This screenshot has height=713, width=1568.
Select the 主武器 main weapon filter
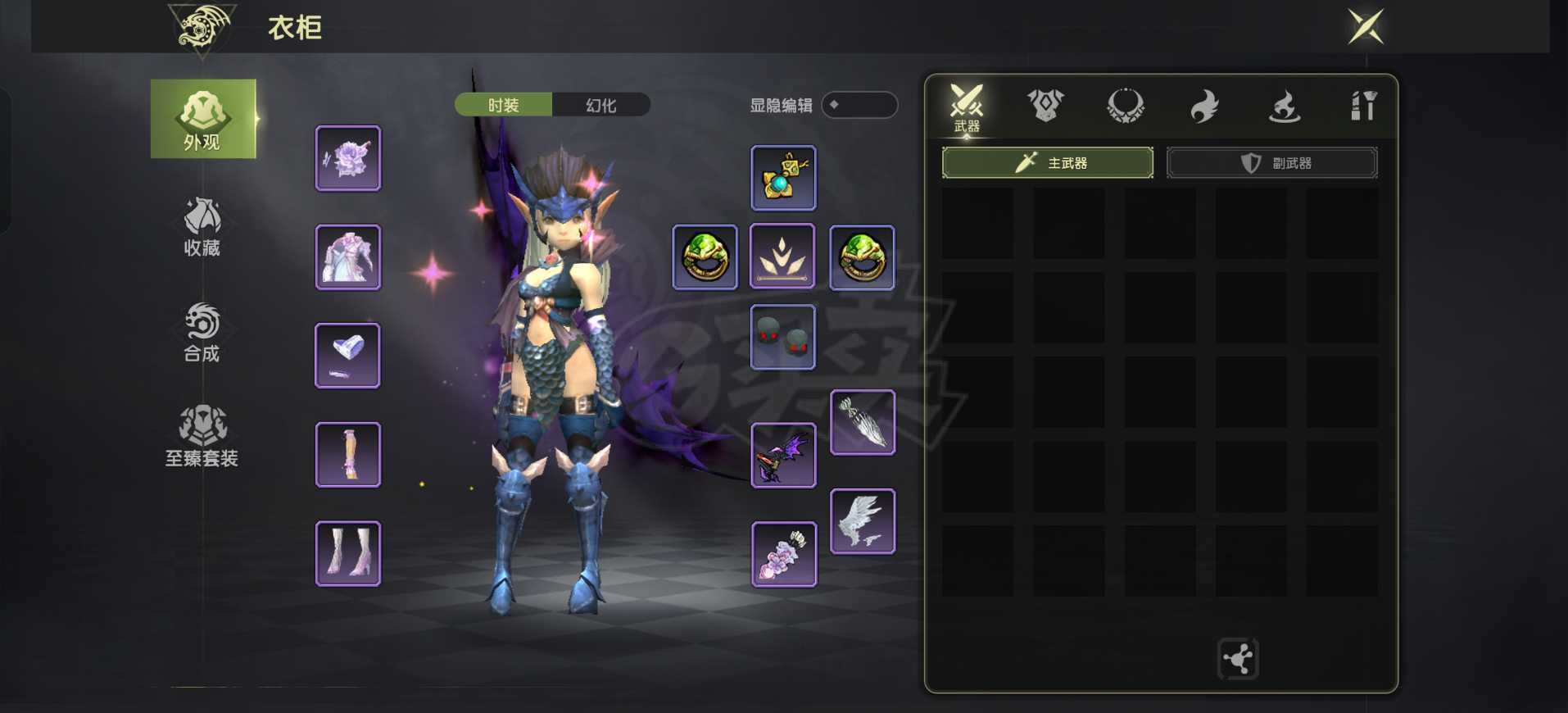pyautogui.click(x=1048, y=163)
